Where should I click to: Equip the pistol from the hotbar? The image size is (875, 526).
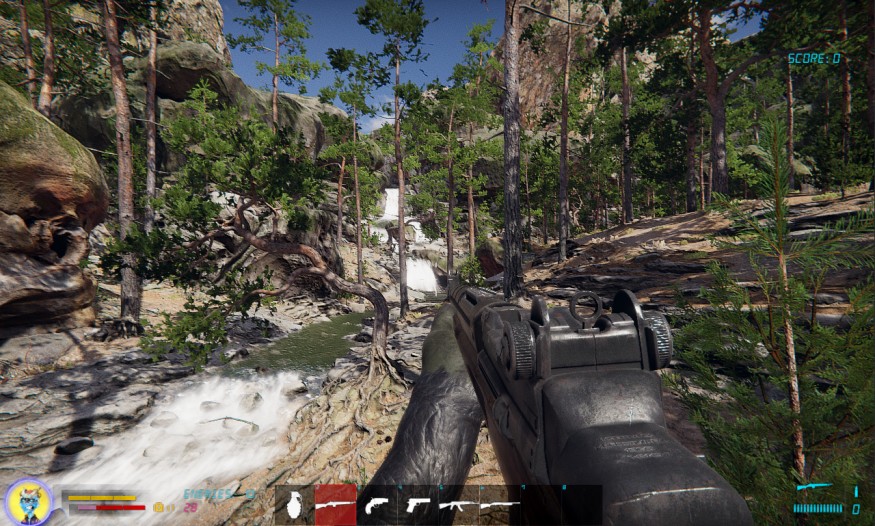tap(418, 505)
